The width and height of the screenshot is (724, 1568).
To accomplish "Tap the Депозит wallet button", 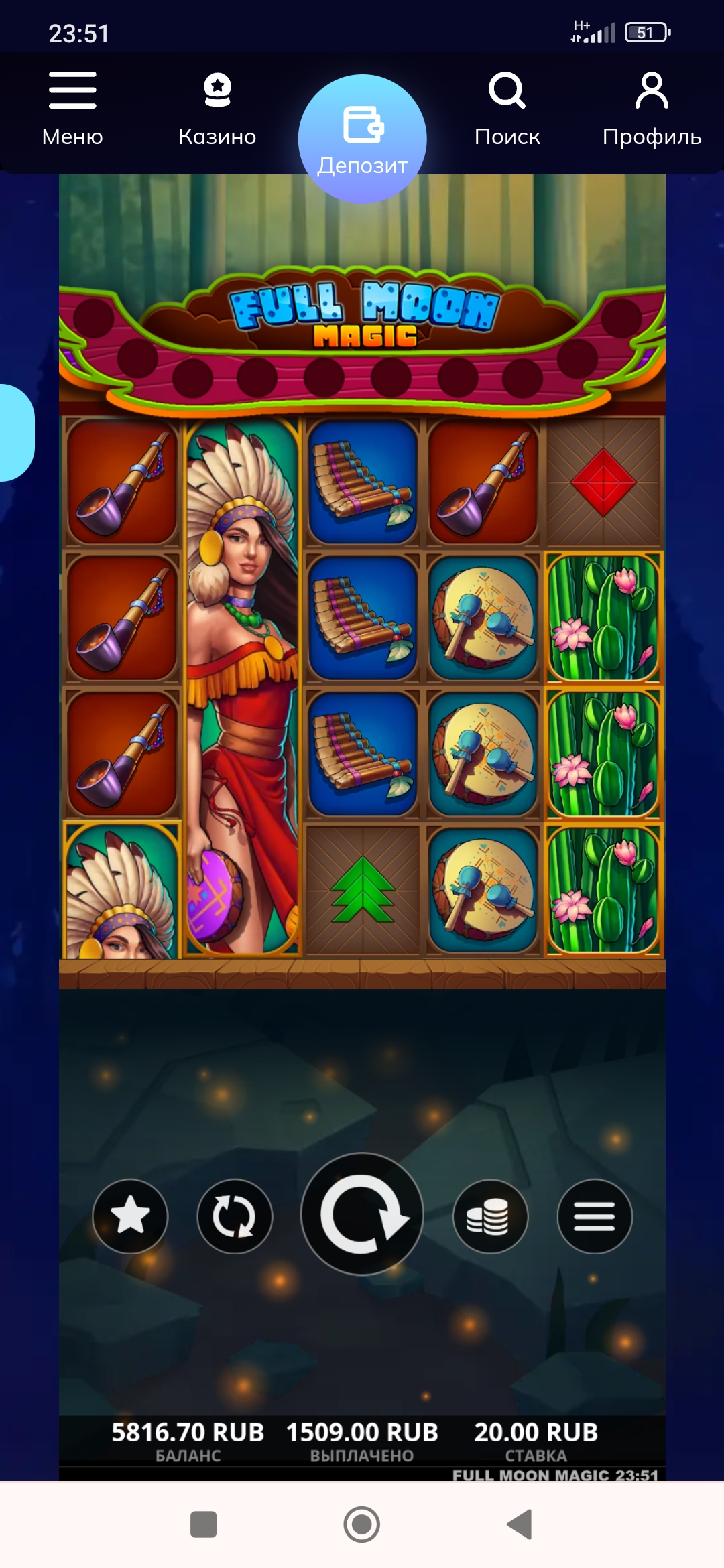I will tap(362, 139).
